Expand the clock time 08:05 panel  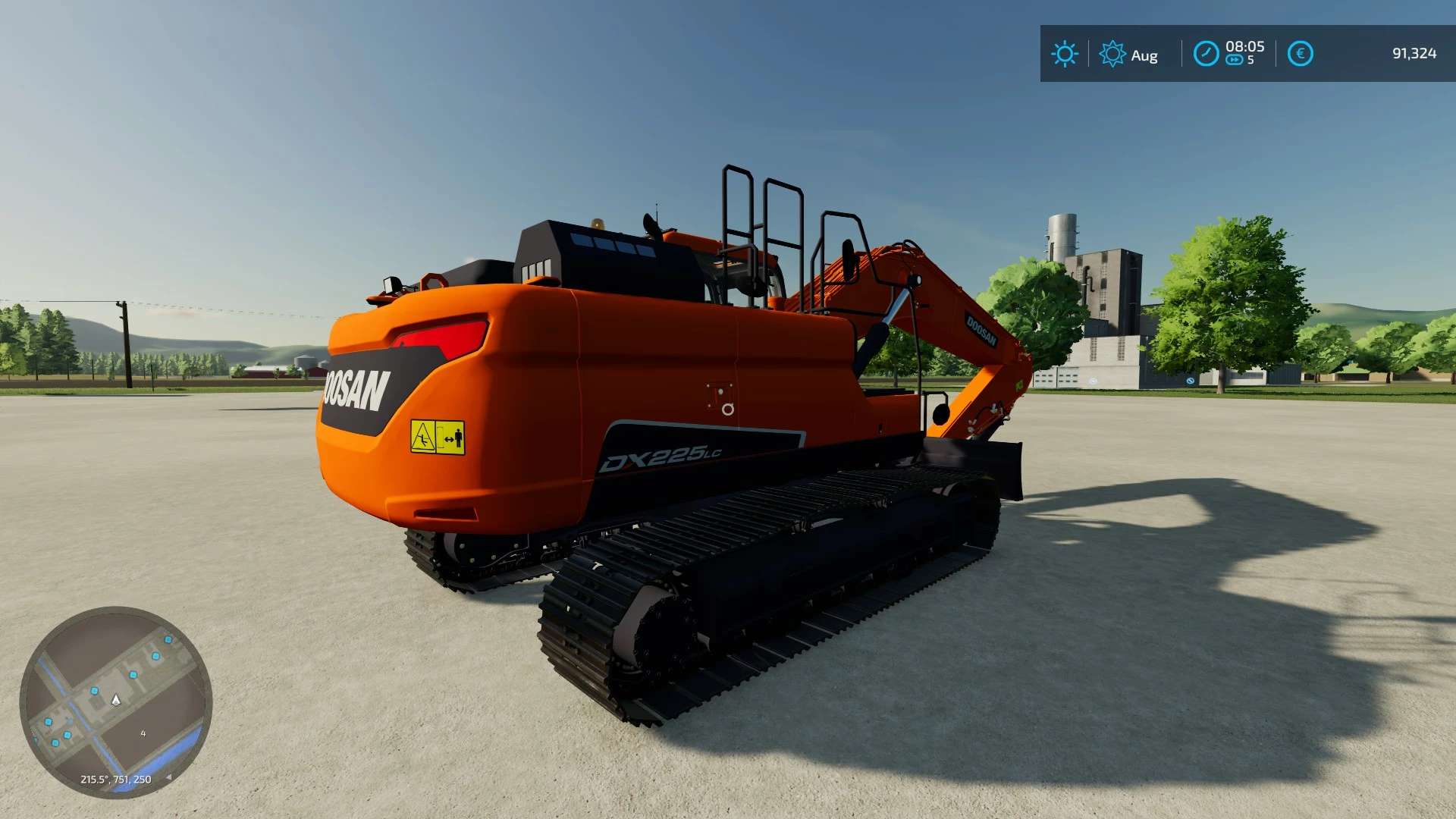point(1244,47)
